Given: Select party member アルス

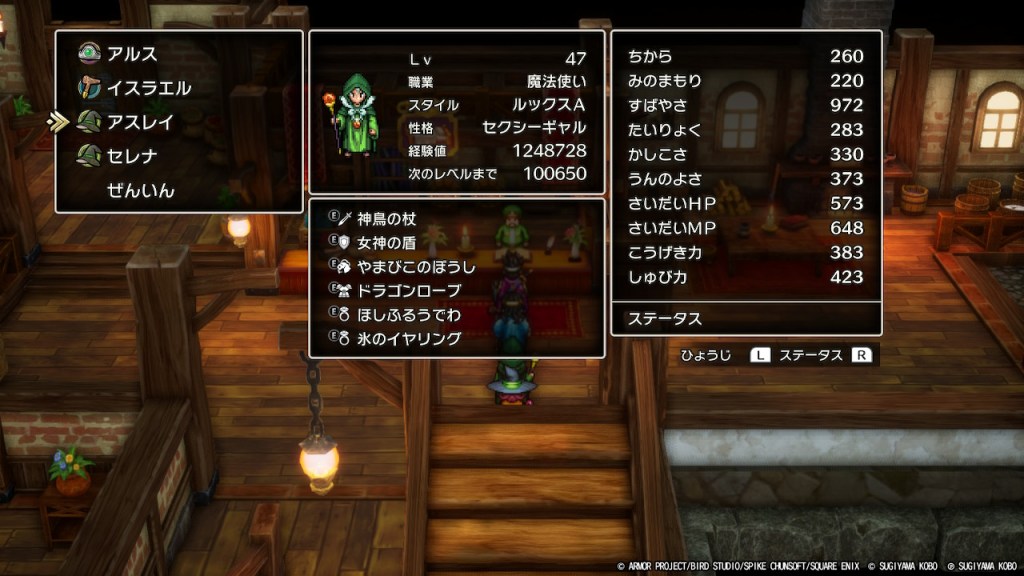Looking at the screenshot, I should pos(131,54).
